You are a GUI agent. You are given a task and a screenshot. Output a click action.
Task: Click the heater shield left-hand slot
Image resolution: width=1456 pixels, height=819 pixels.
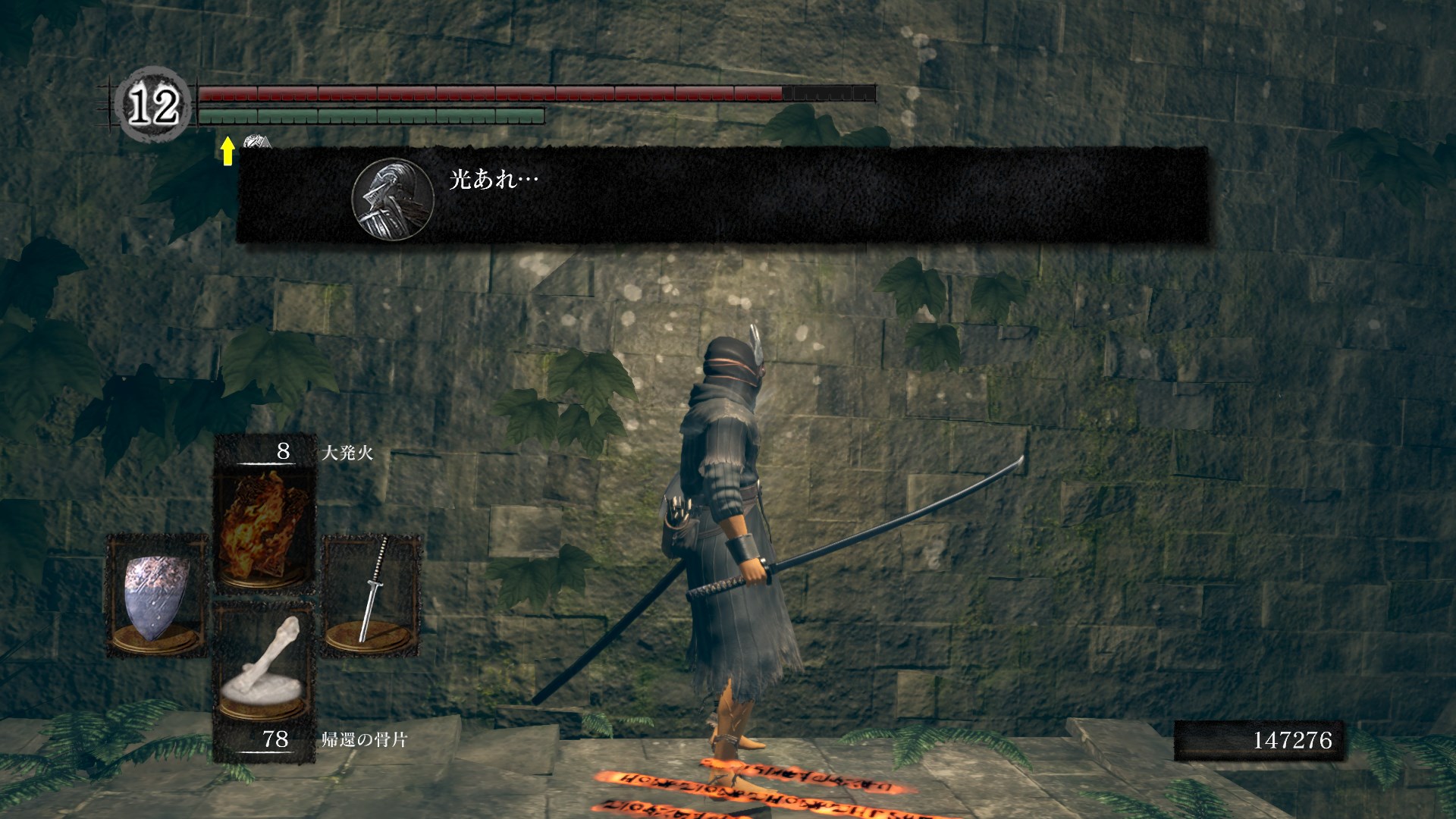pyautogui.click(x=157, y=595)
